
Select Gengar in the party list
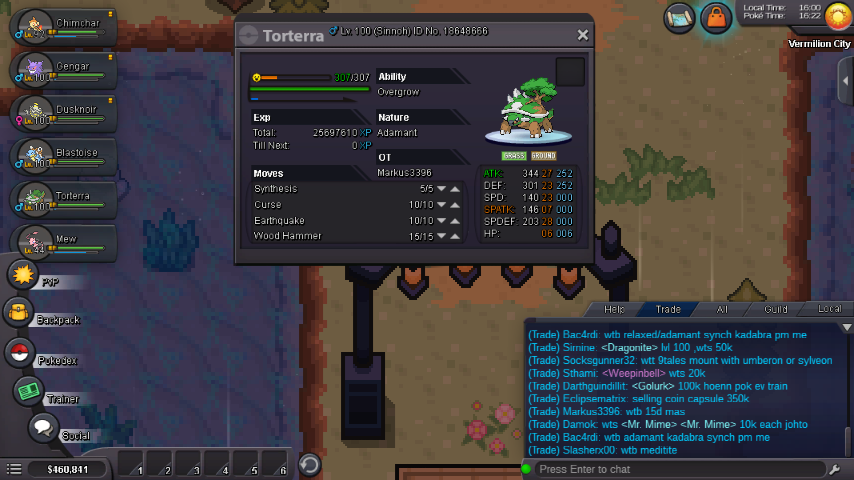click(60, 70)
